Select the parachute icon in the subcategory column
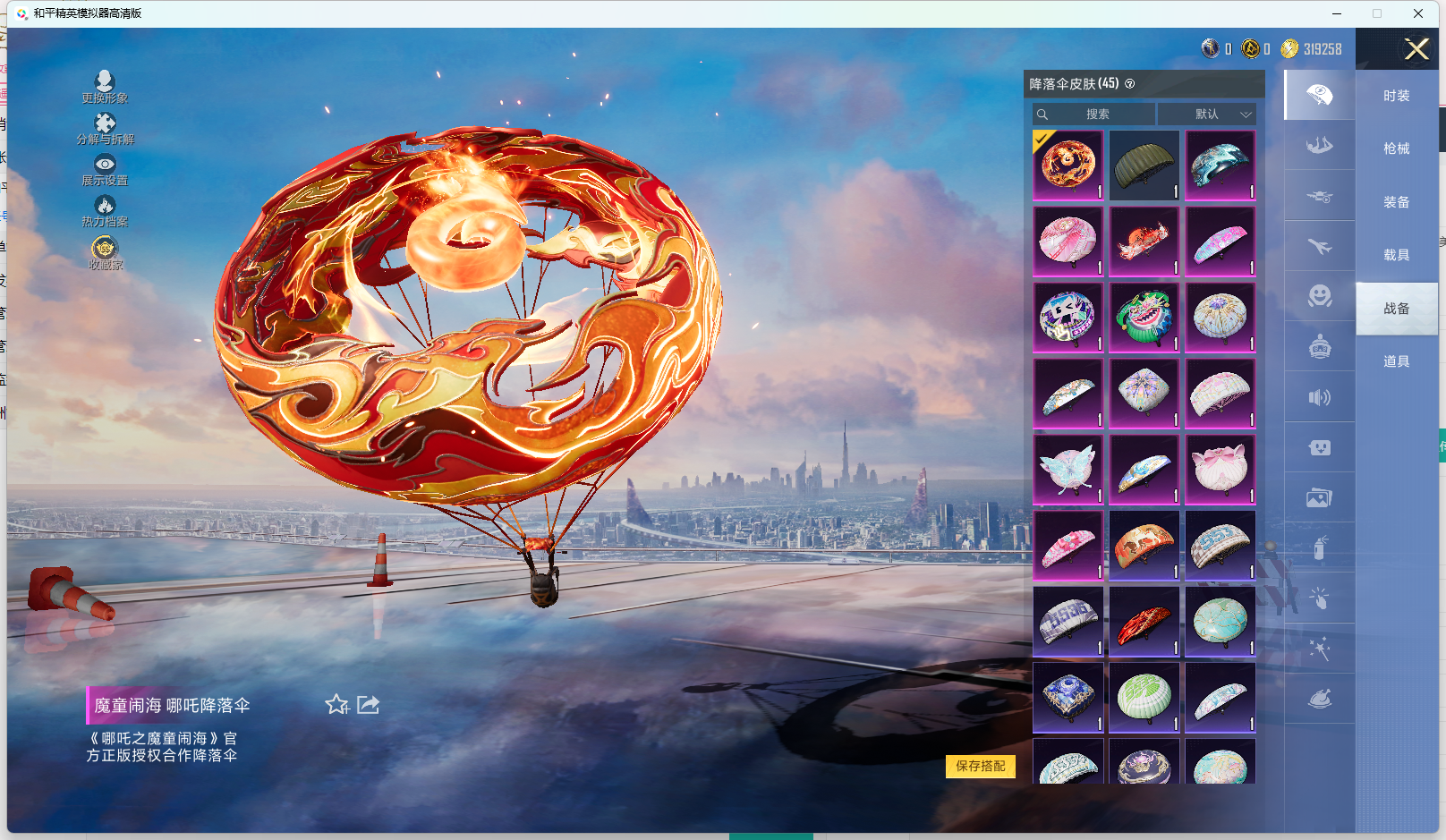Viewport: 1446px width, 840px height. click(1319, 95)
